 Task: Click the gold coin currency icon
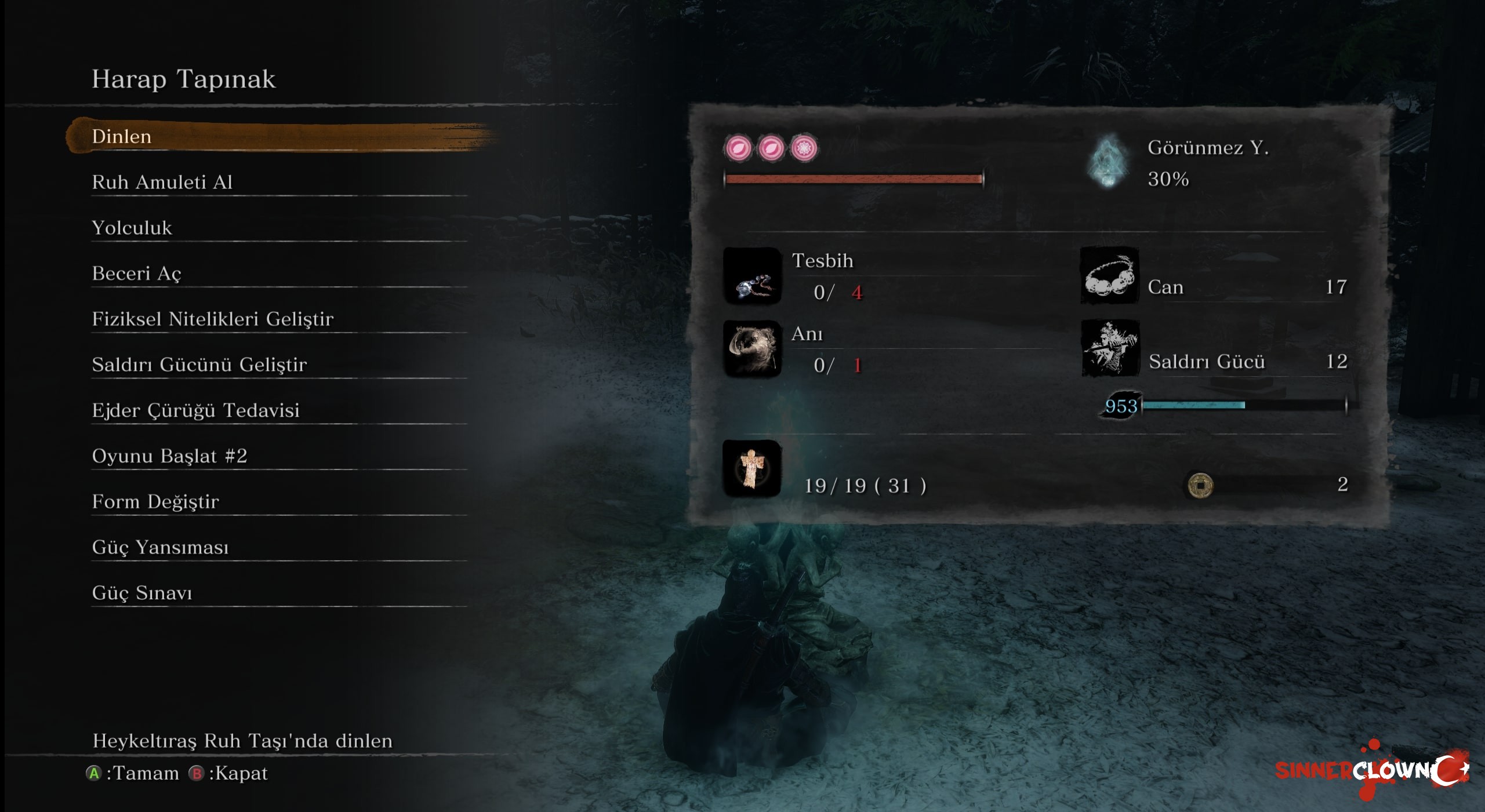[1200, 485]
